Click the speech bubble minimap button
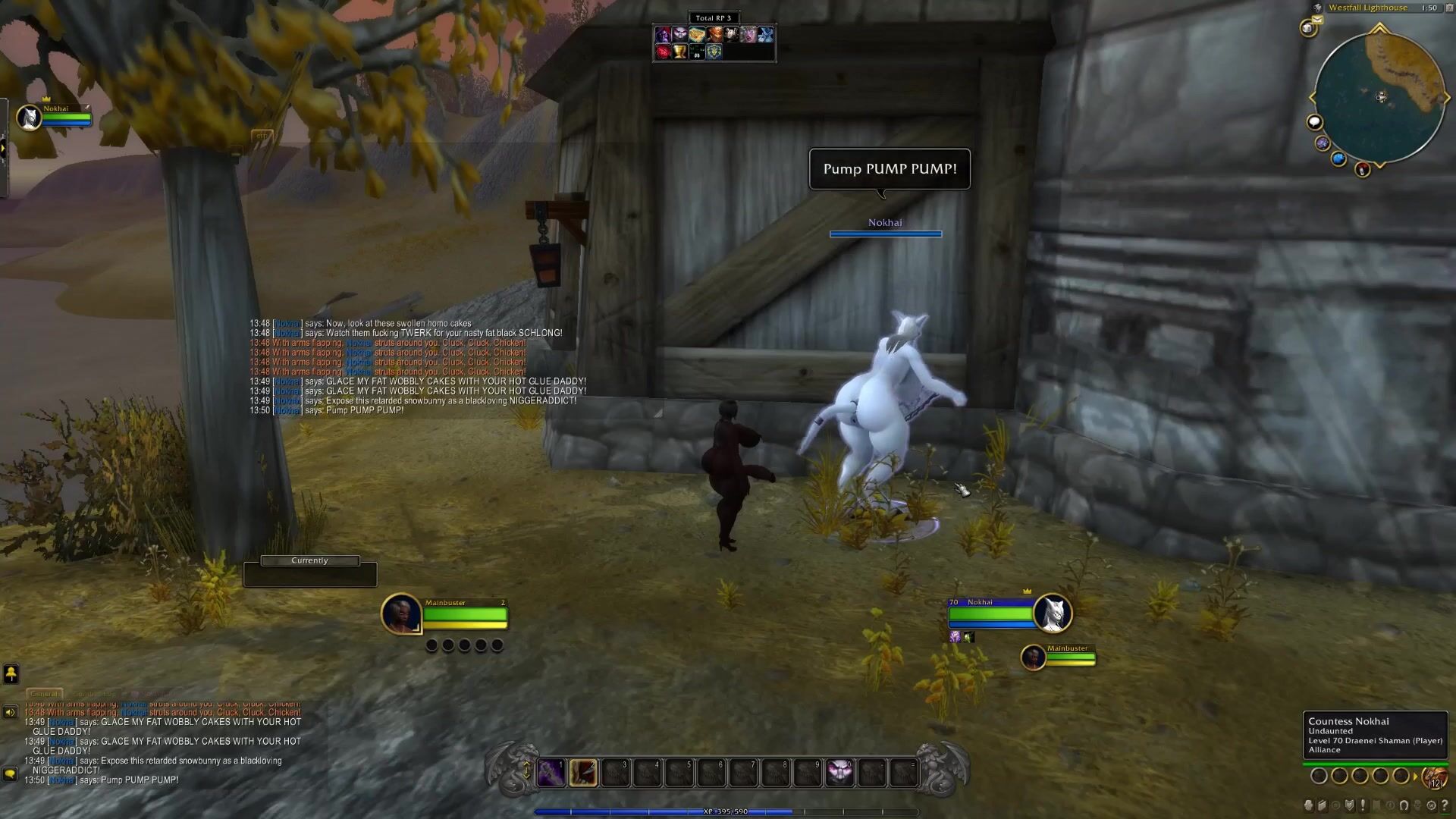This screenshot has height=819, width=1456. coord(1314,122)
